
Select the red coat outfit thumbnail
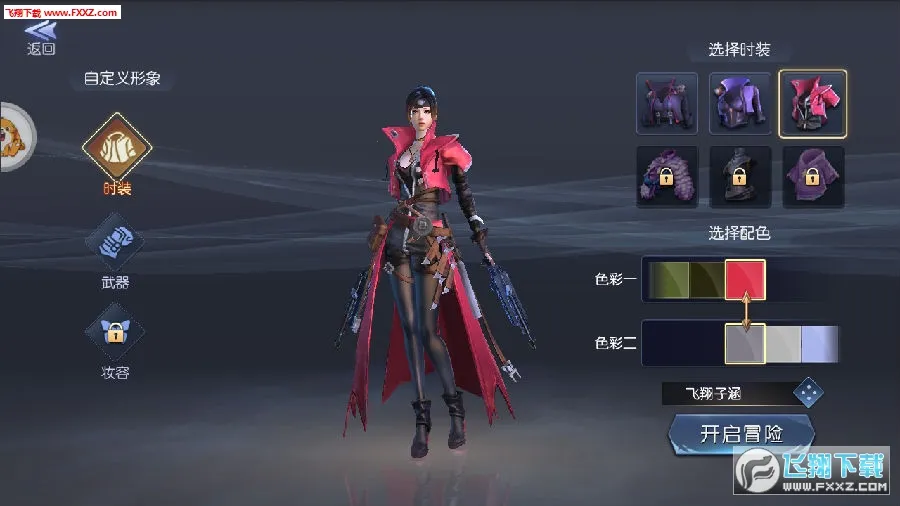coord(813,103)
